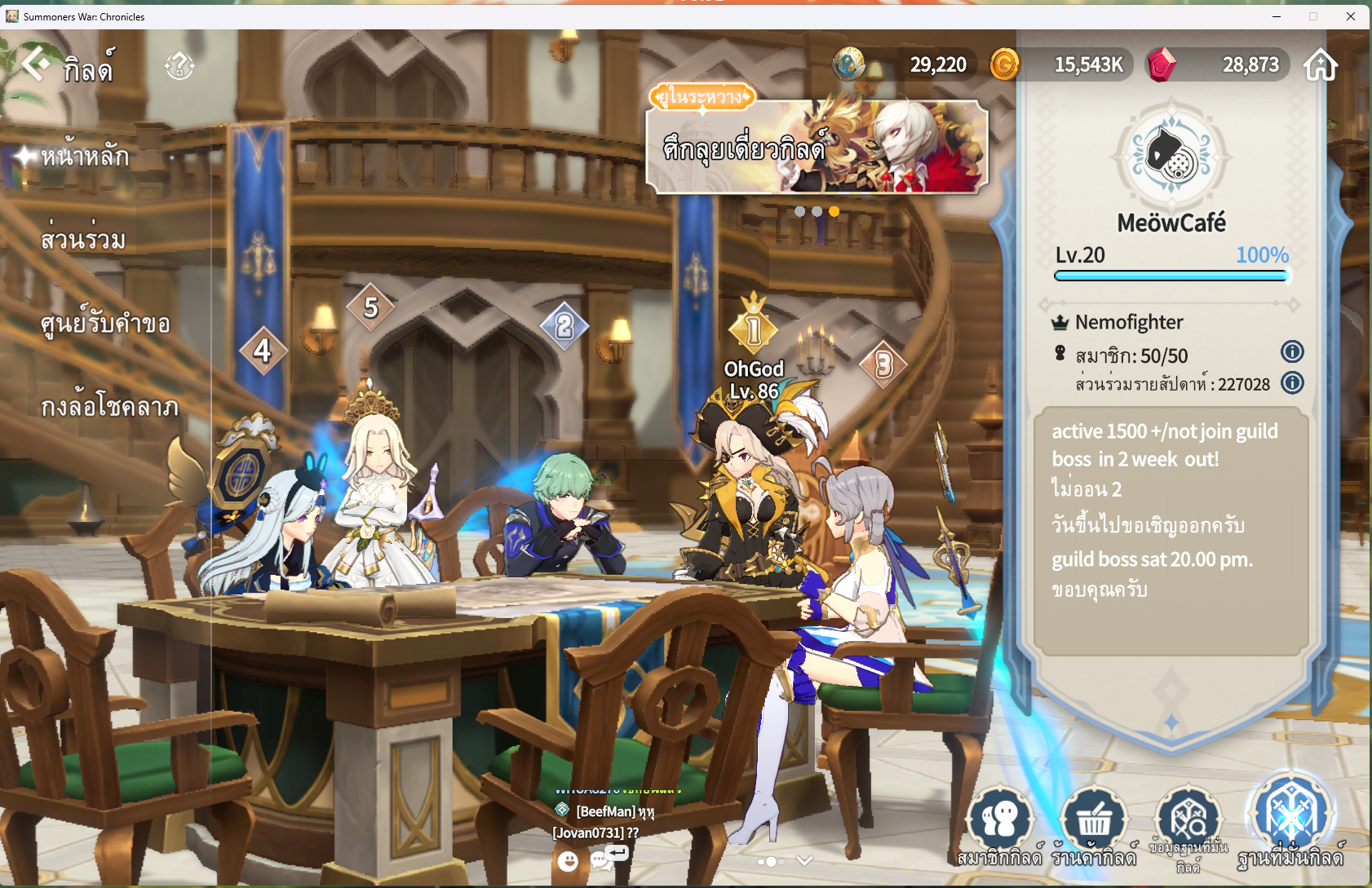Go back using the guild back arrow
Screen dimensions: 1372x888
click(35, 64)
